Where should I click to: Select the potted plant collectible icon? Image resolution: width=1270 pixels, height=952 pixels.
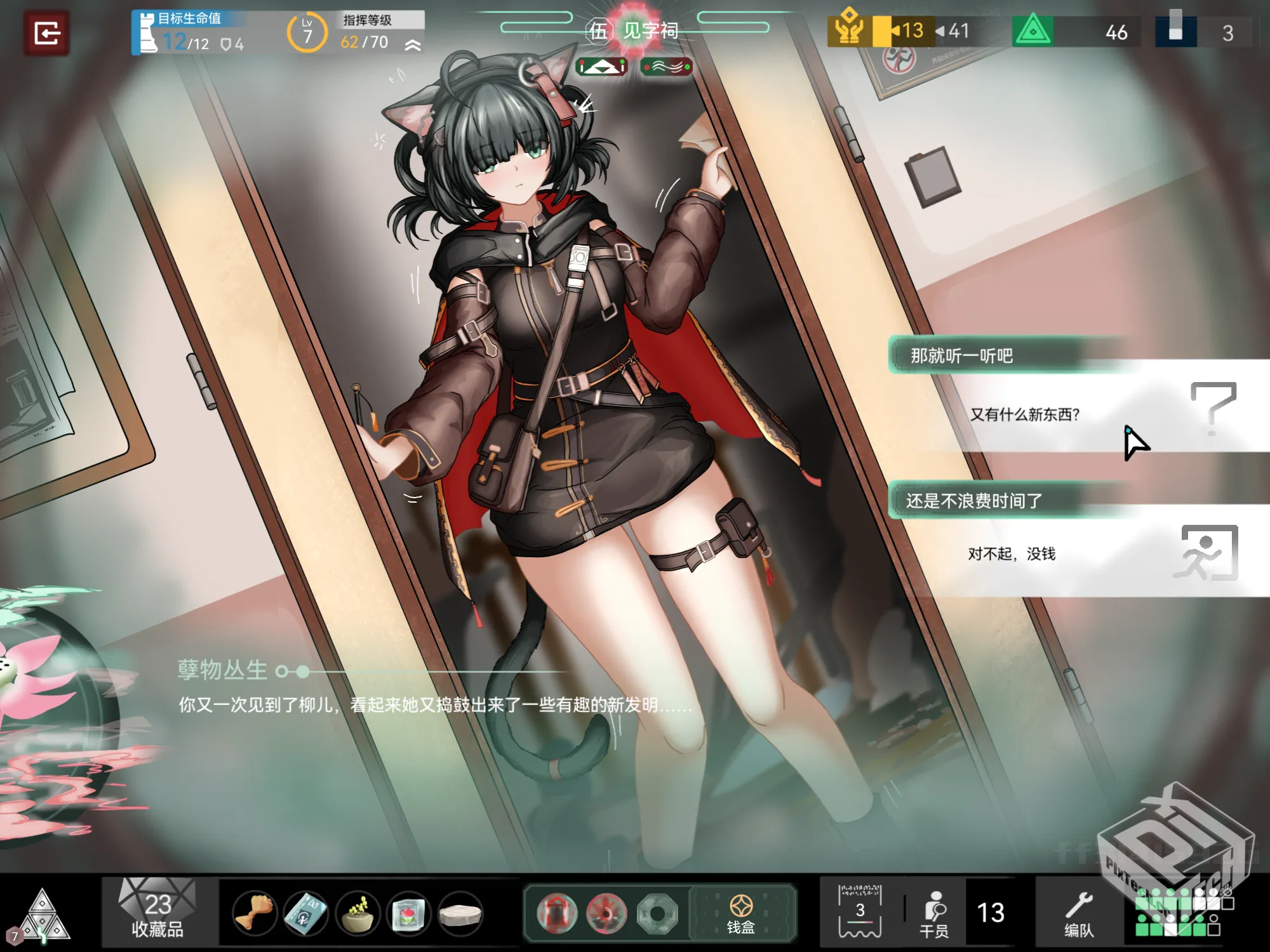pos(358,913)
